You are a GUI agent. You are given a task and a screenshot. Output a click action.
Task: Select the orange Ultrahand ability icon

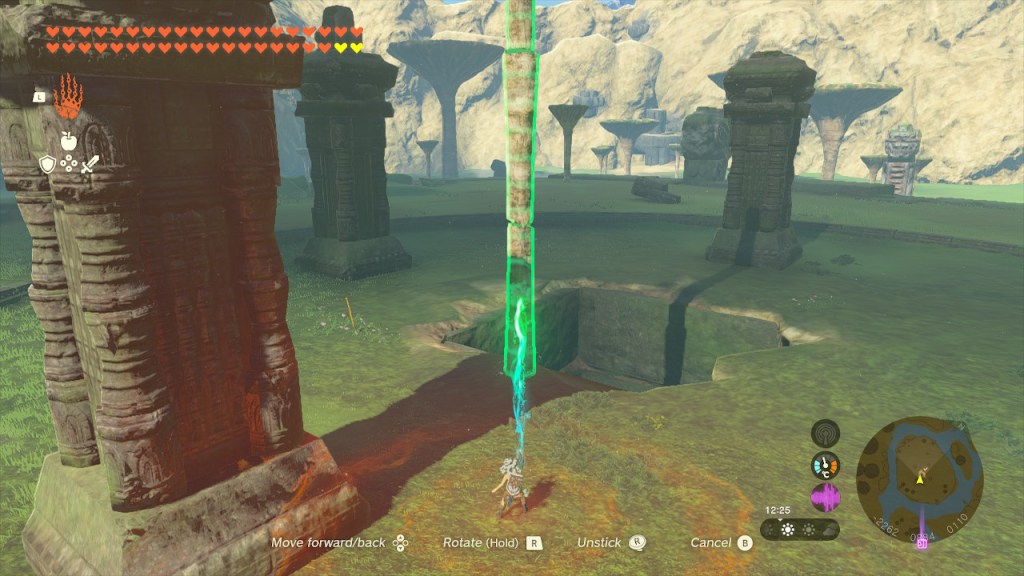click(68, 97)
